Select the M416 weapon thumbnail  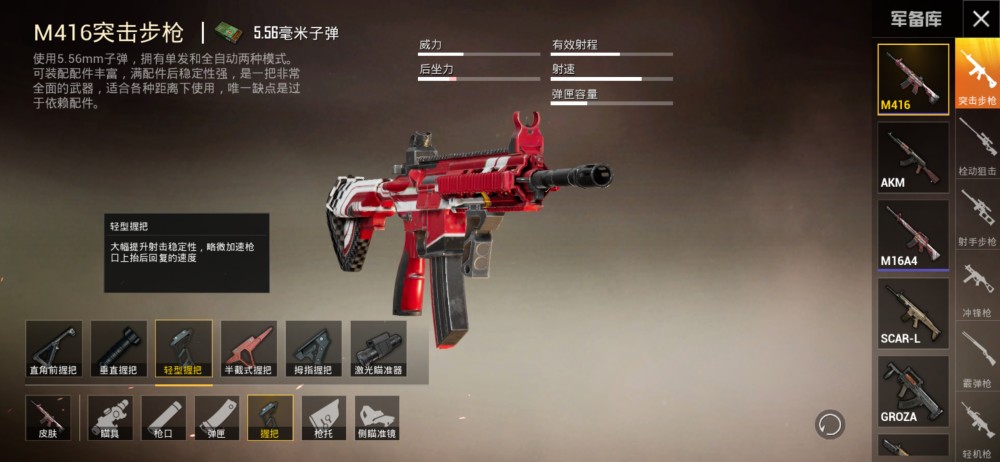pyautogui.click(x=913, y=79)
